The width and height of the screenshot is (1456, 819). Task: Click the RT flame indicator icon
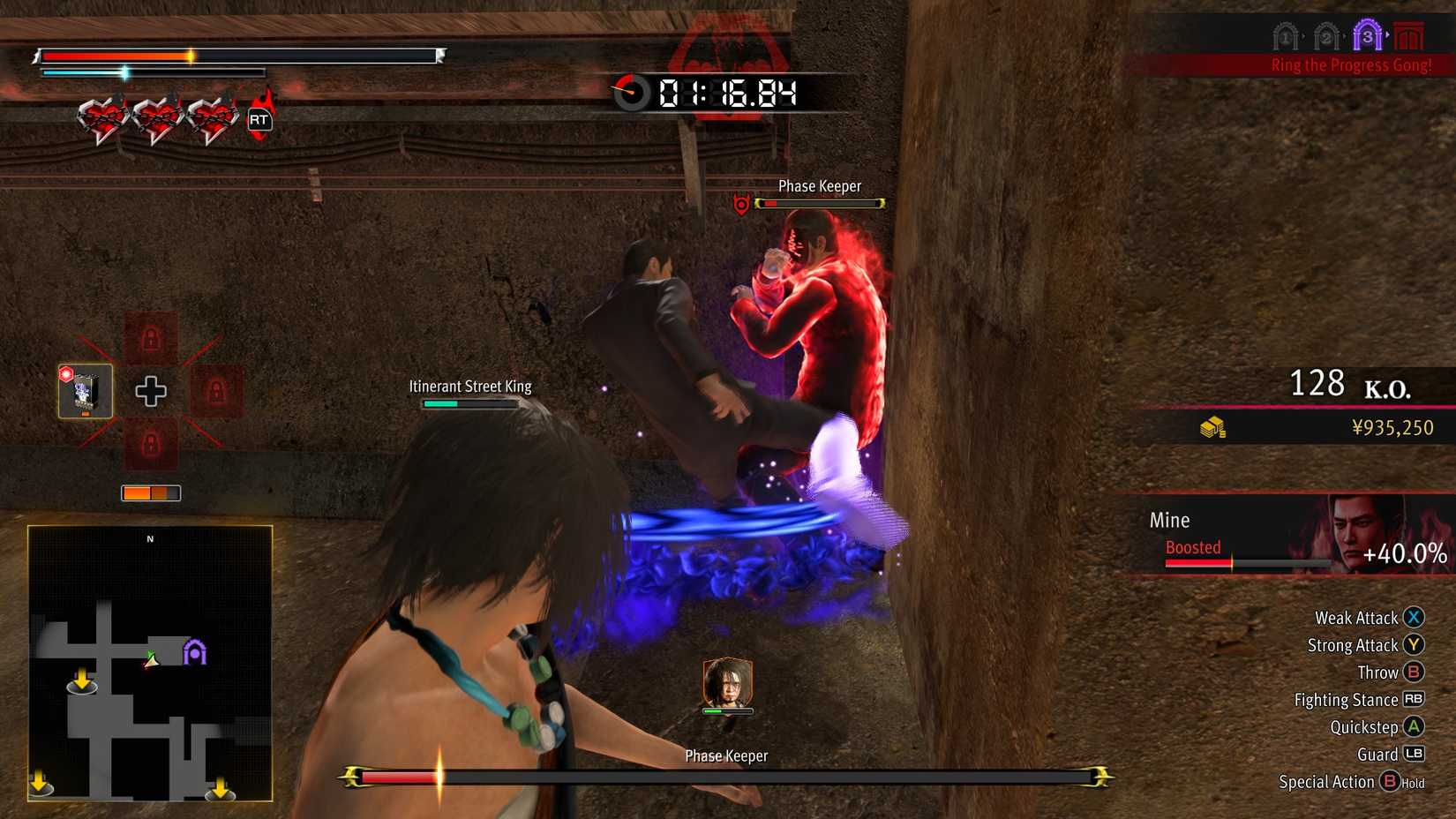(x=259, y=119)
